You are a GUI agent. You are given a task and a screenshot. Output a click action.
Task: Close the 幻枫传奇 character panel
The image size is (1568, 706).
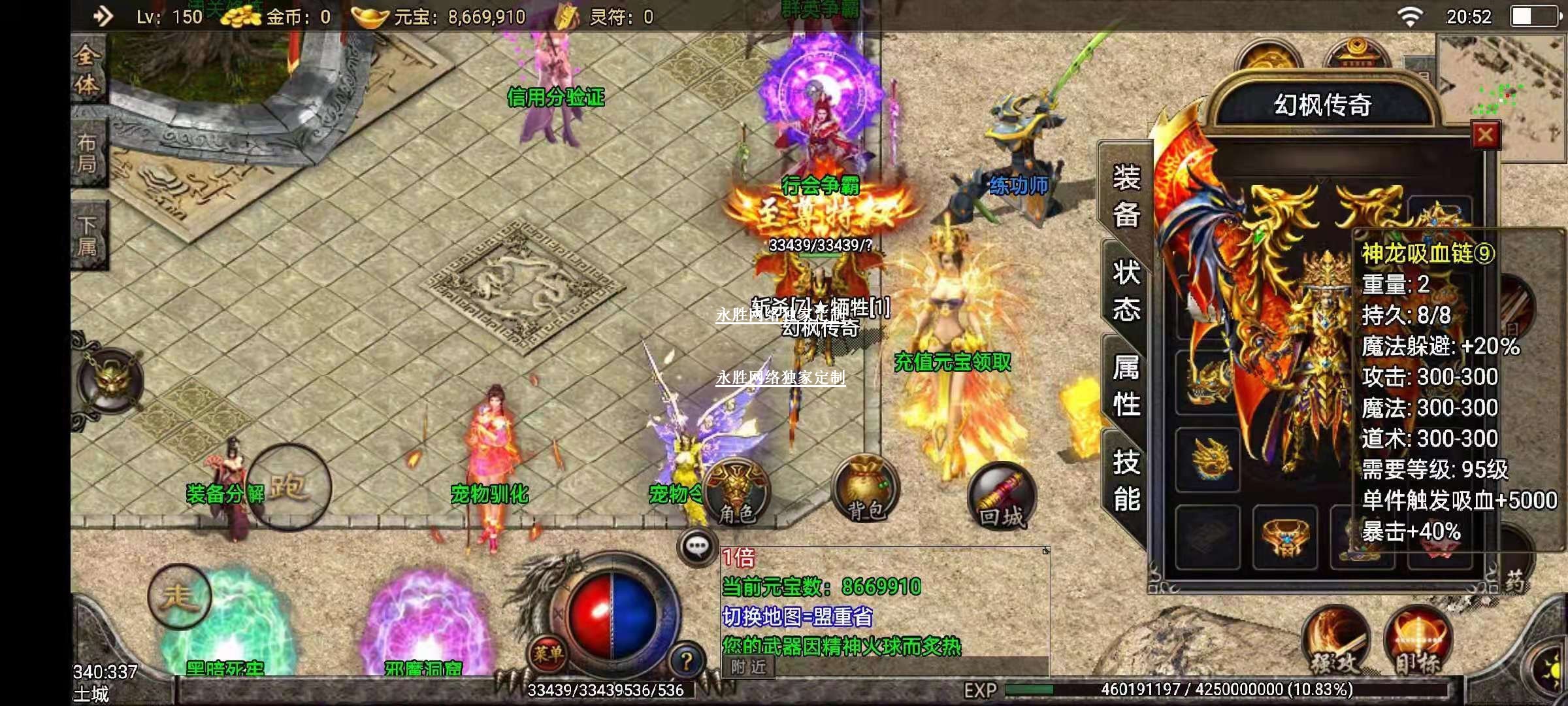point(1484,135)
